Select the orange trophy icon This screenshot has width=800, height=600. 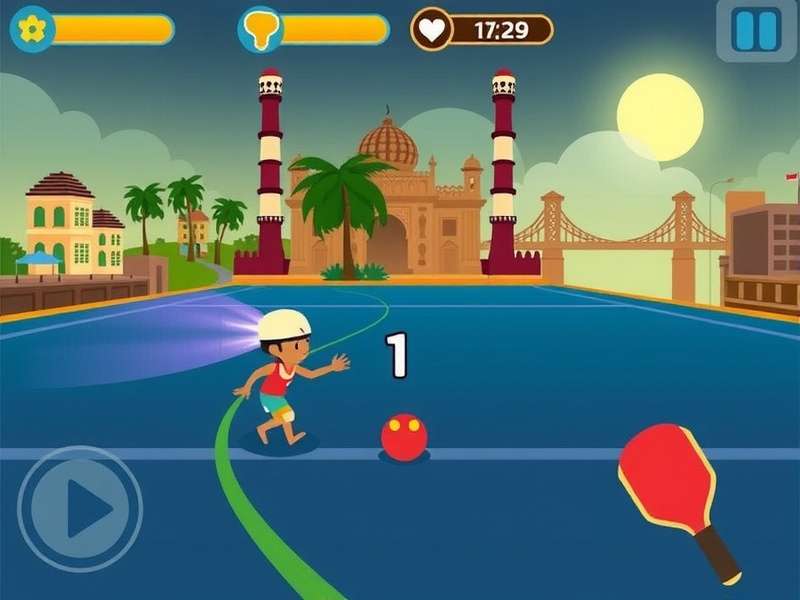pos(260,29)
